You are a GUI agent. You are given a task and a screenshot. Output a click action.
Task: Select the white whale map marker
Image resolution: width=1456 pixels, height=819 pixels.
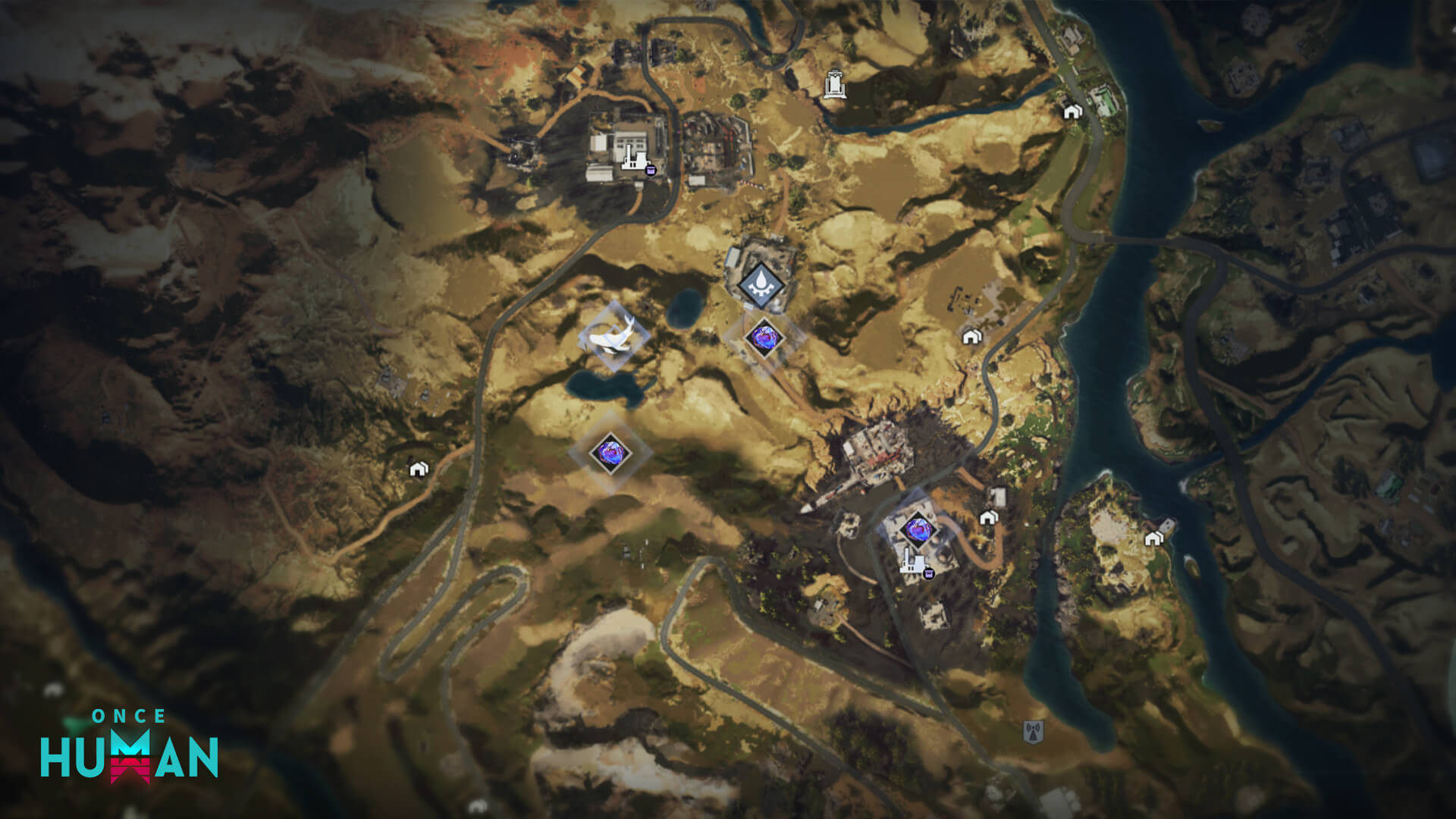click(x=613, y=336)
